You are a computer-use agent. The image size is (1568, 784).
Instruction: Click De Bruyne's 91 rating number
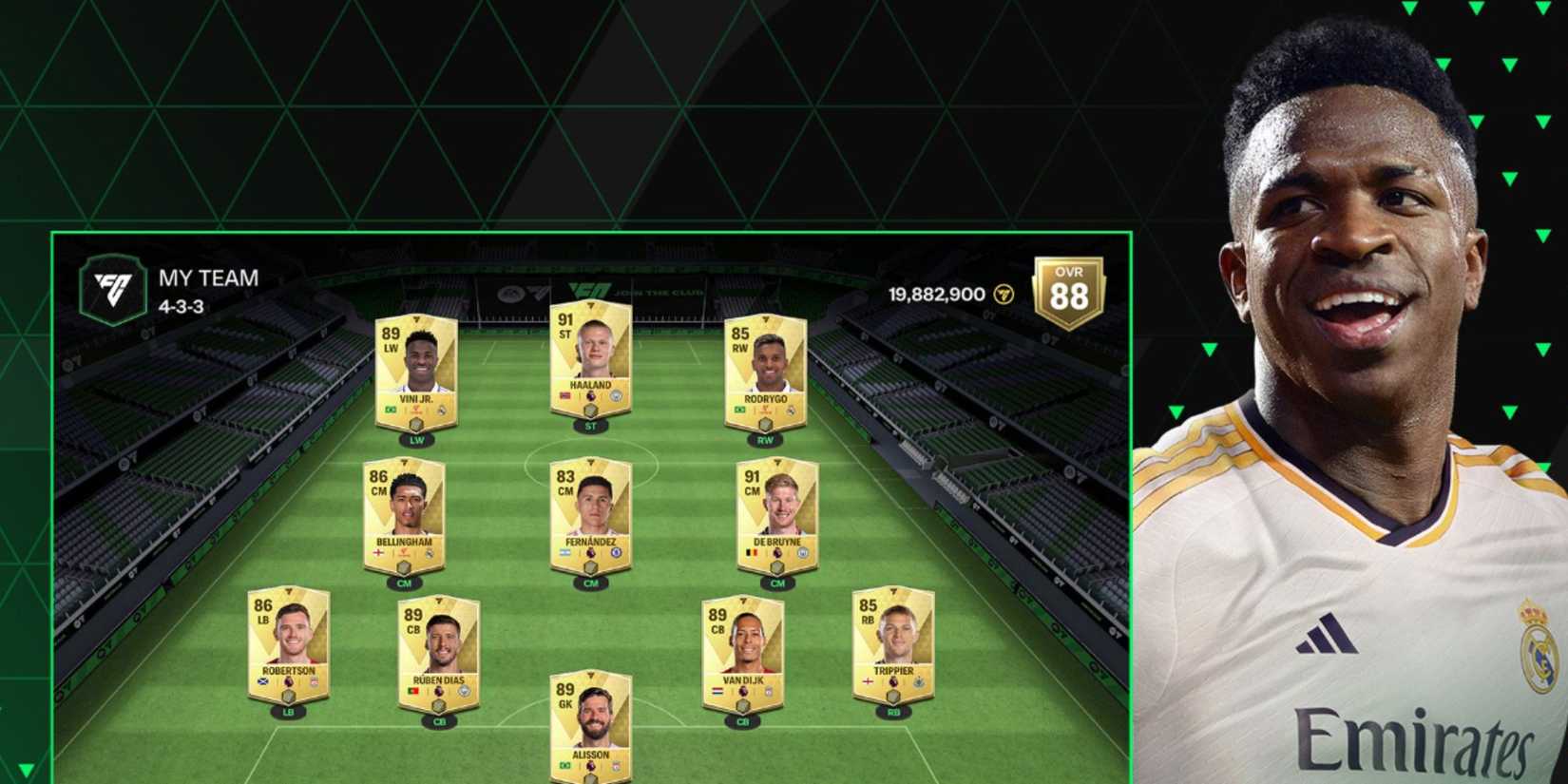[752, 477]
